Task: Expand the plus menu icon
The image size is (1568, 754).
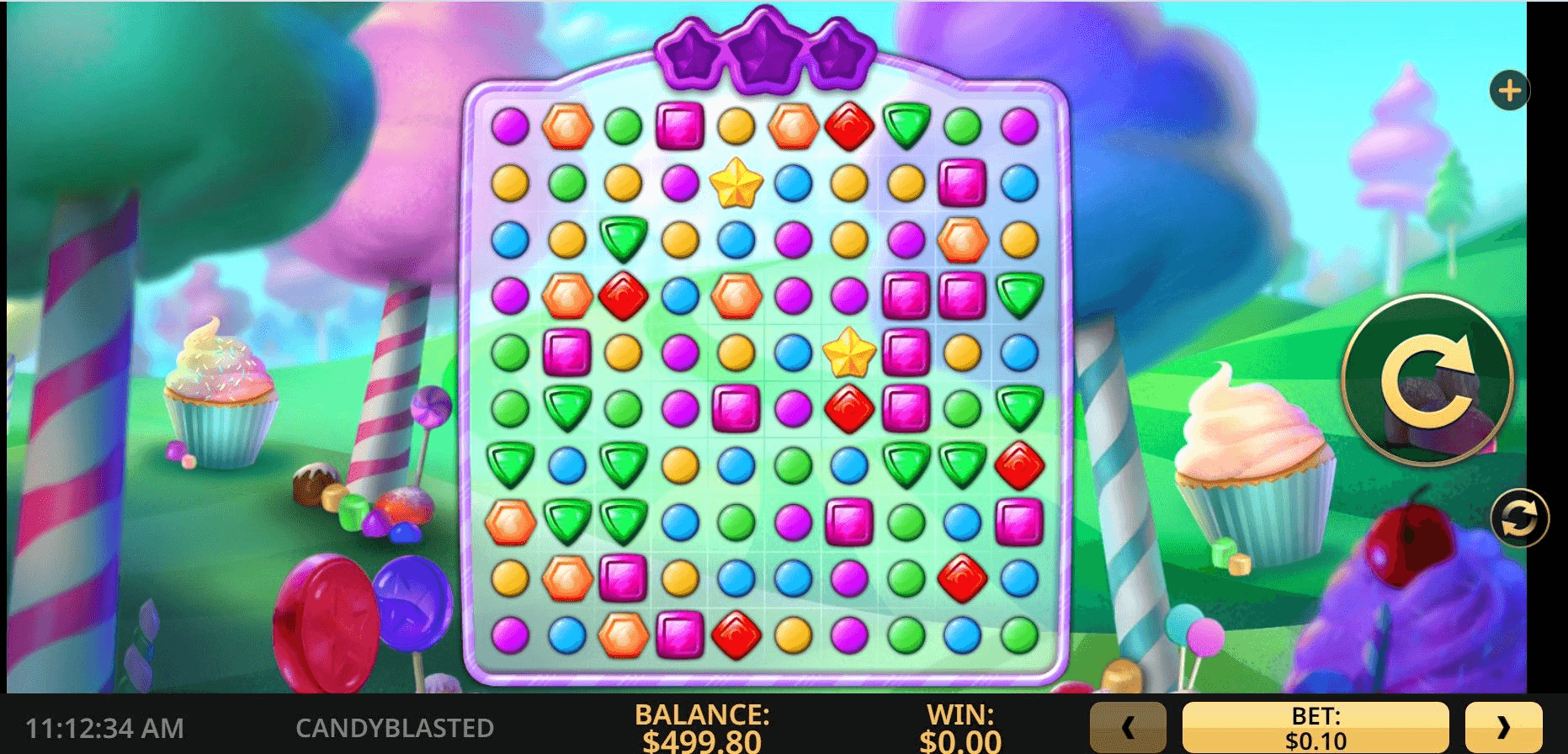Action: pyautogui.click(x=1509, y=90)
